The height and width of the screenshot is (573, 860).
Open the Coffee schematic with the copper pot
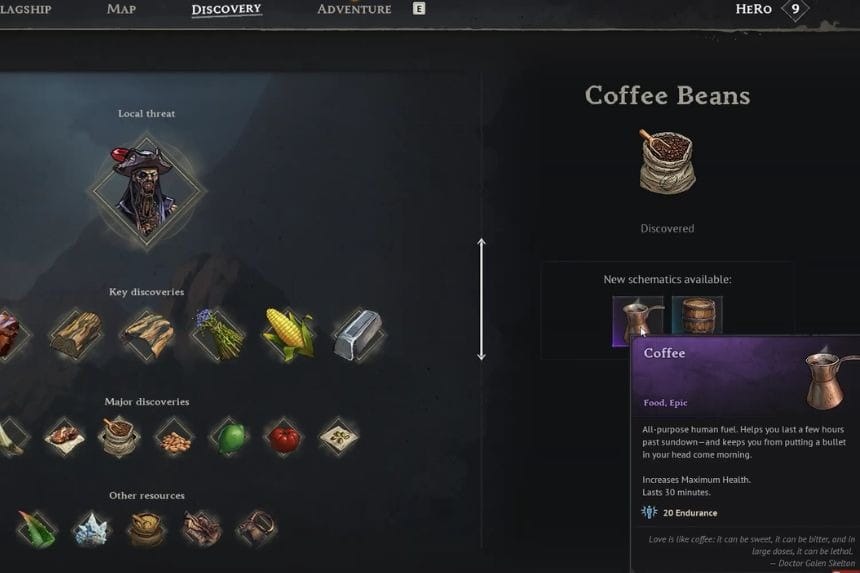coord(637,320)
